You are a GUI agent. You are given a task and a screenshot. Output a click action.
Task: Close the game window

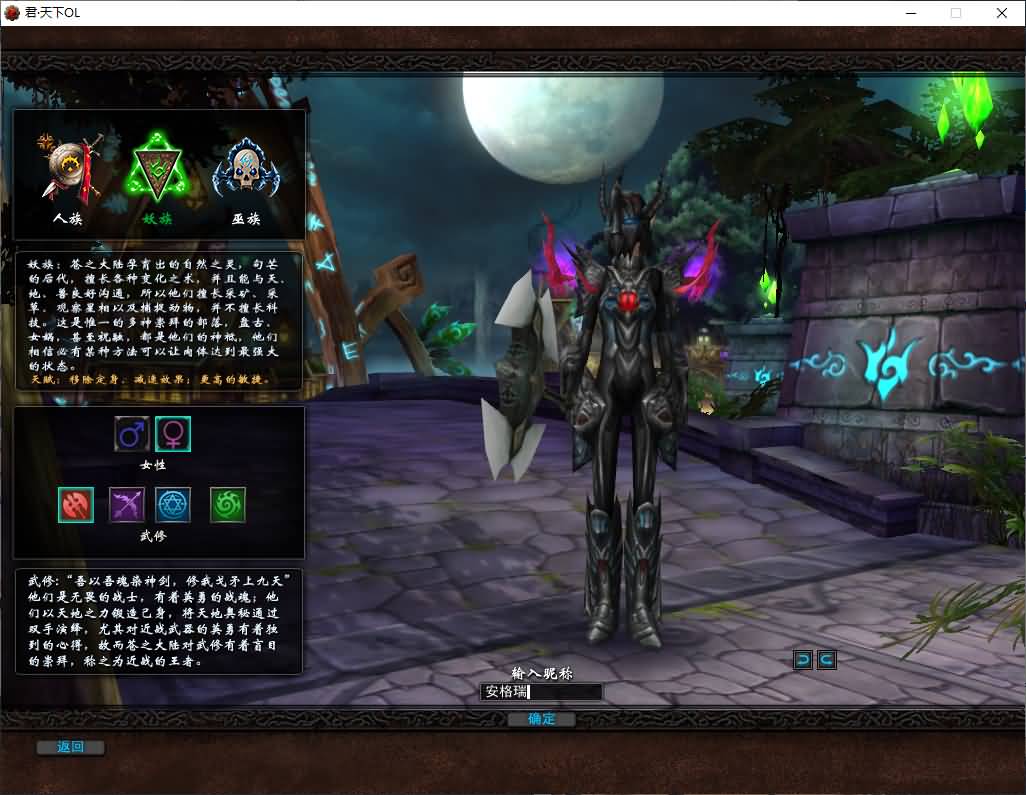coord(1001,13)
